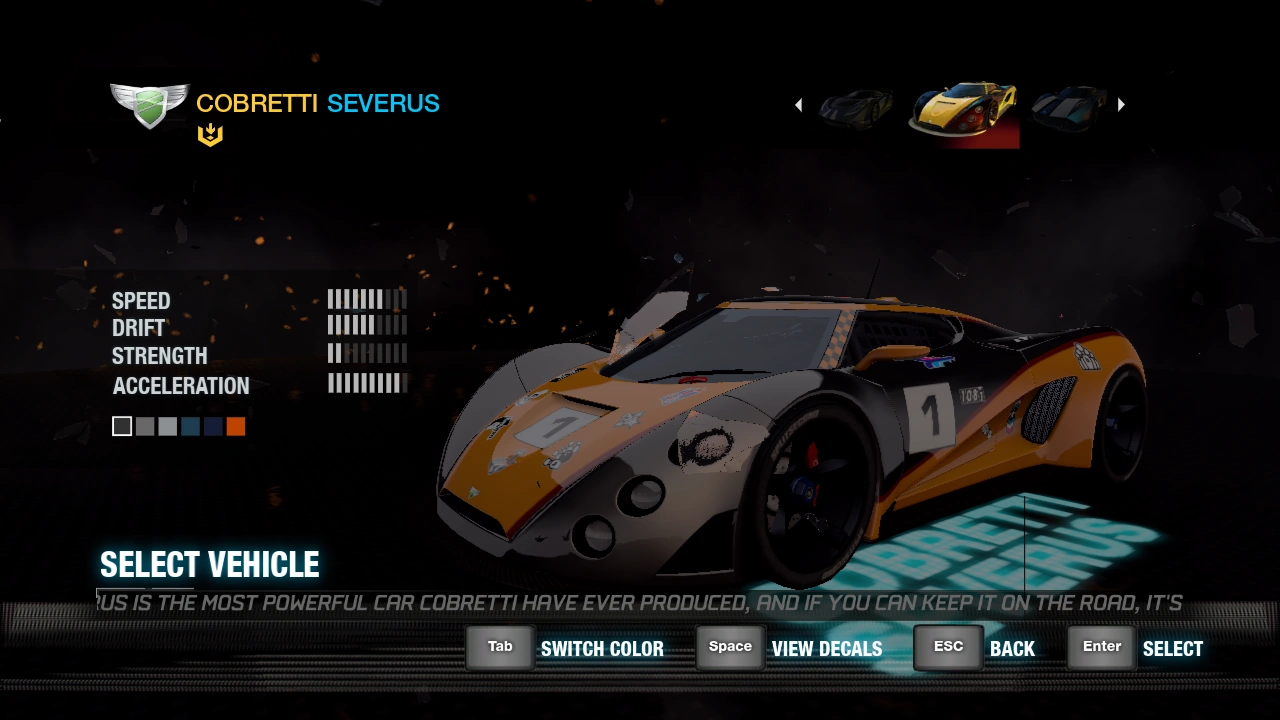
Task: Select the dark car thumbnail left of the yellow one
Action: pos(856,106)
